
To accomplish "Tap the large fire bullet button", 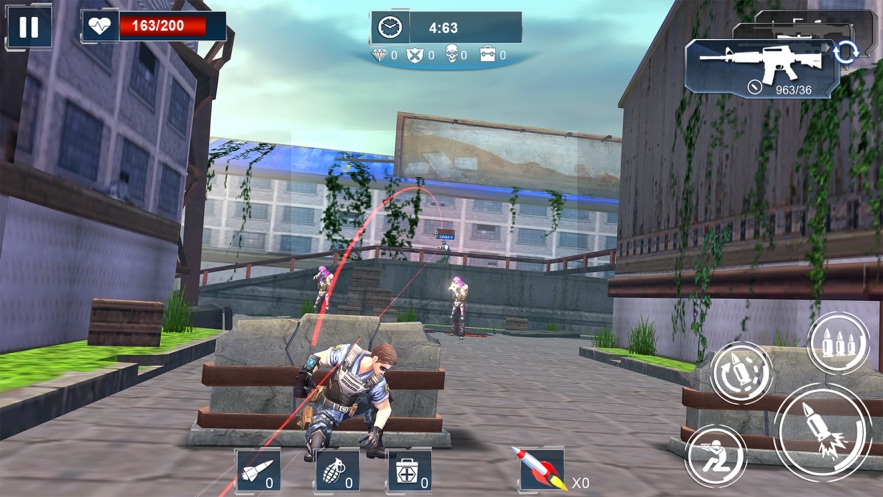I will [824, 433].
